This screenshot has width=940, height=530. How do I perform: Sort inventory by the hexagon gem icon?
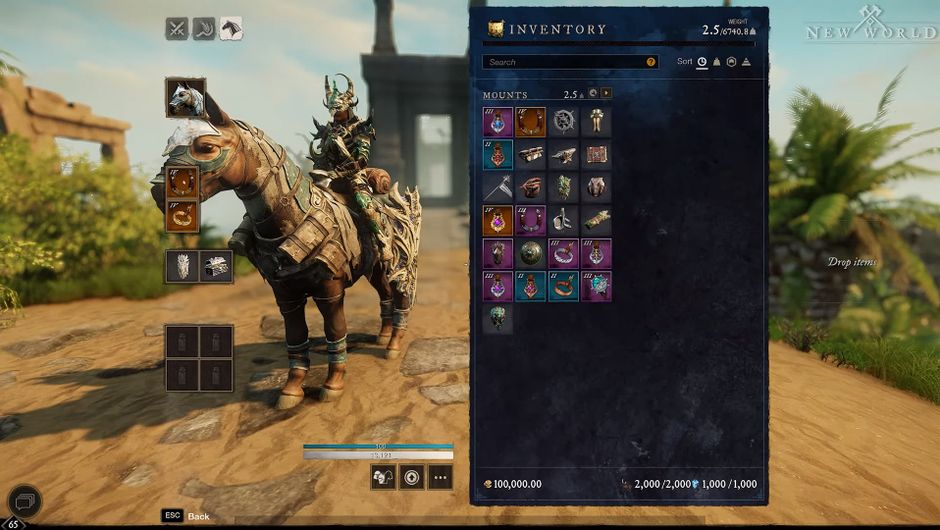click(x=731, y=62)
